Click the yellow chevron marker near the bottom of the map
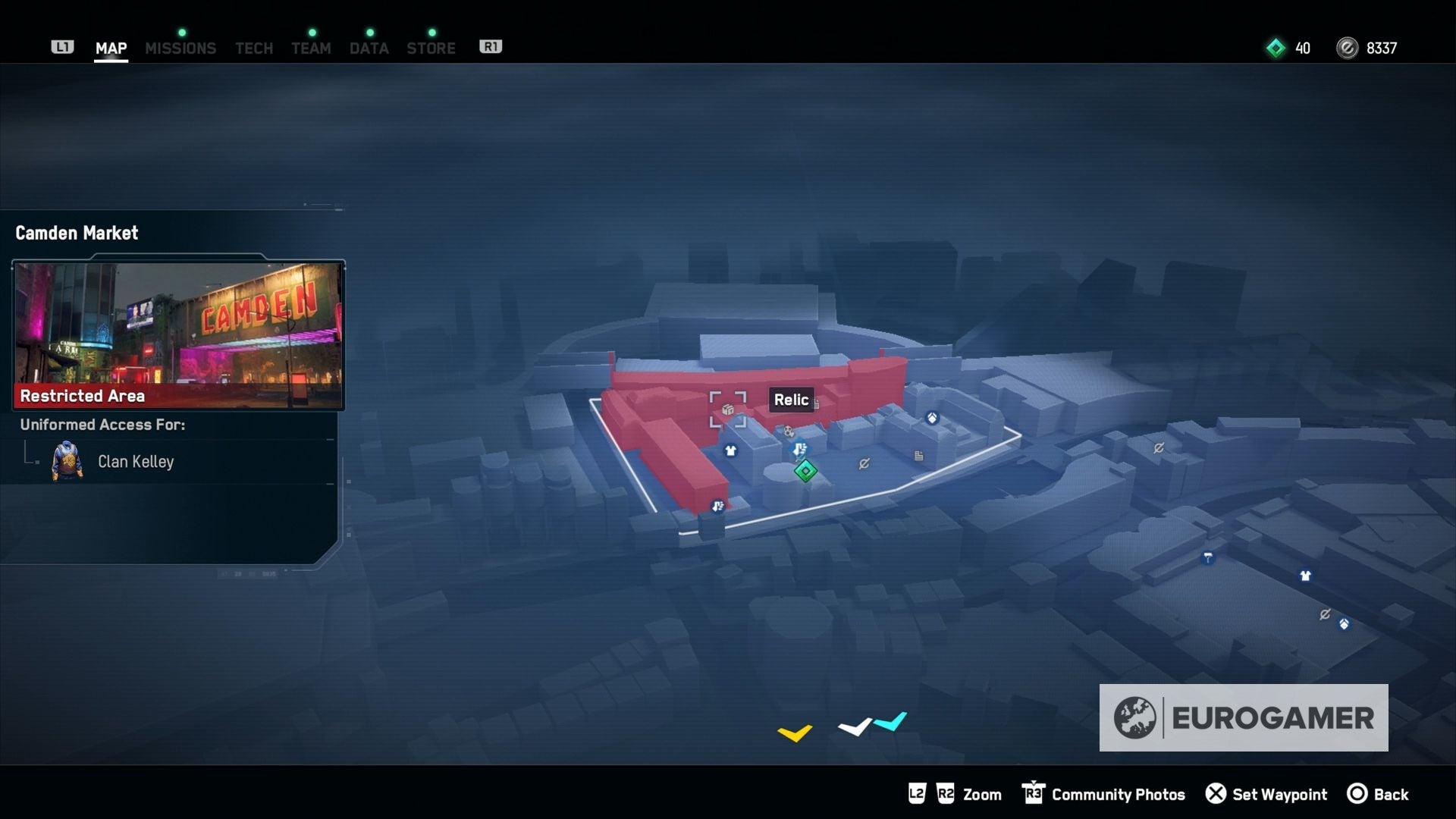The width and height of the screenshot is (1456, 819). tap(795, 732)
